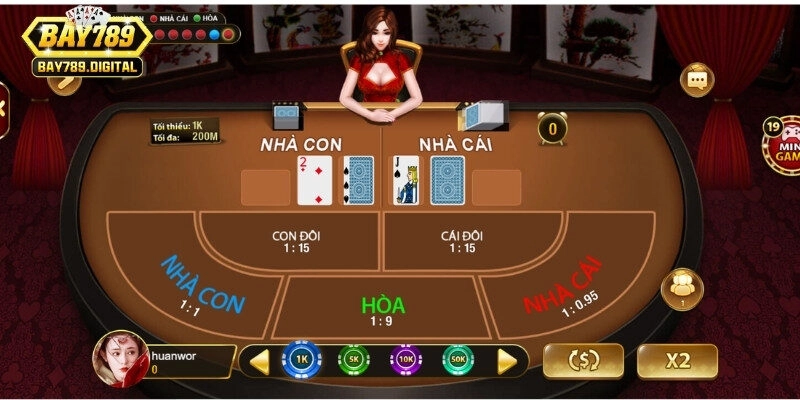
Task: Click the dollar sign rebet button
Action: coord(583,361)
